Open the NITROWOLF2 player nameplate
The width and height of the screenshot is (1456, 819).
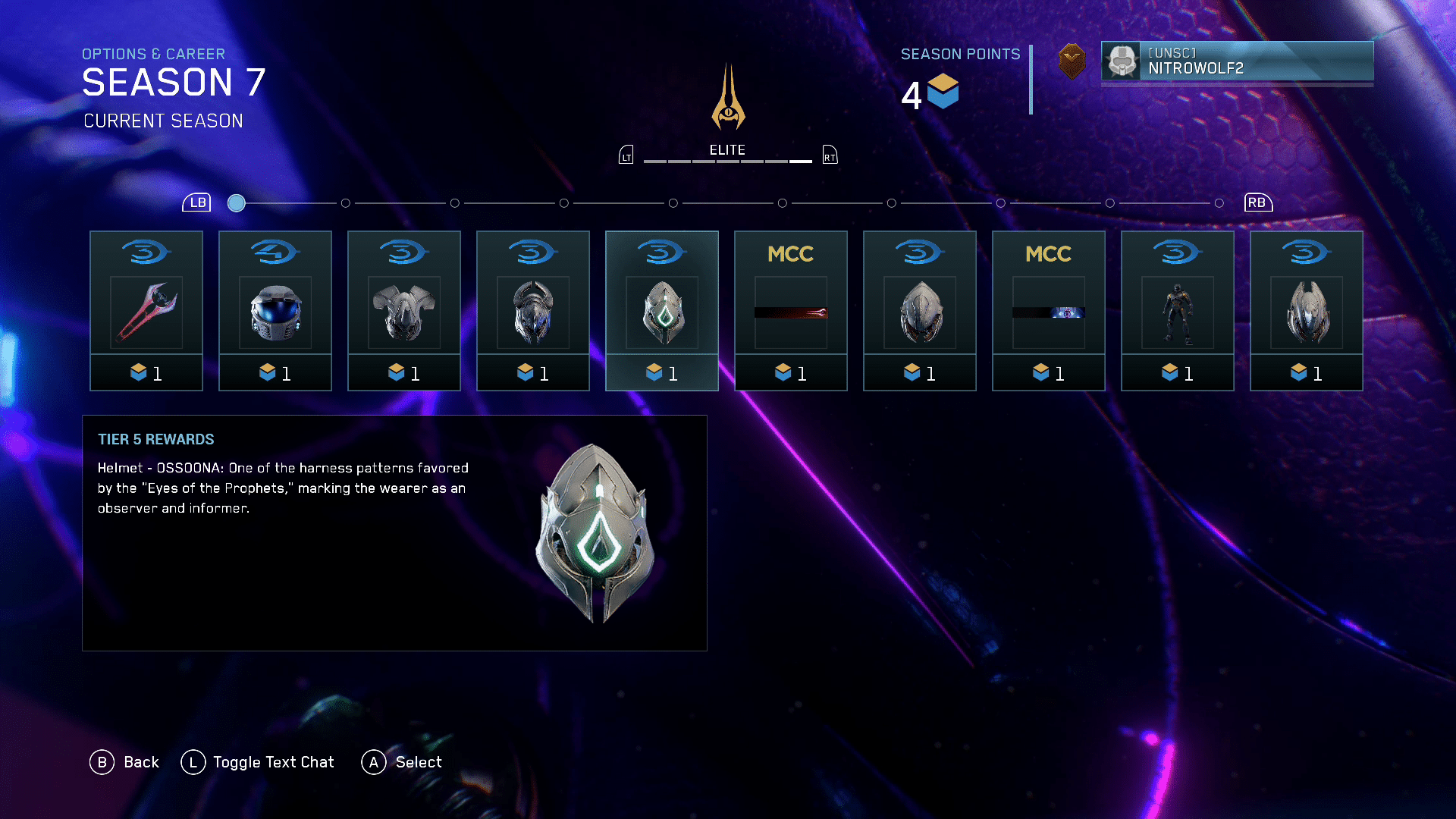1237,61
